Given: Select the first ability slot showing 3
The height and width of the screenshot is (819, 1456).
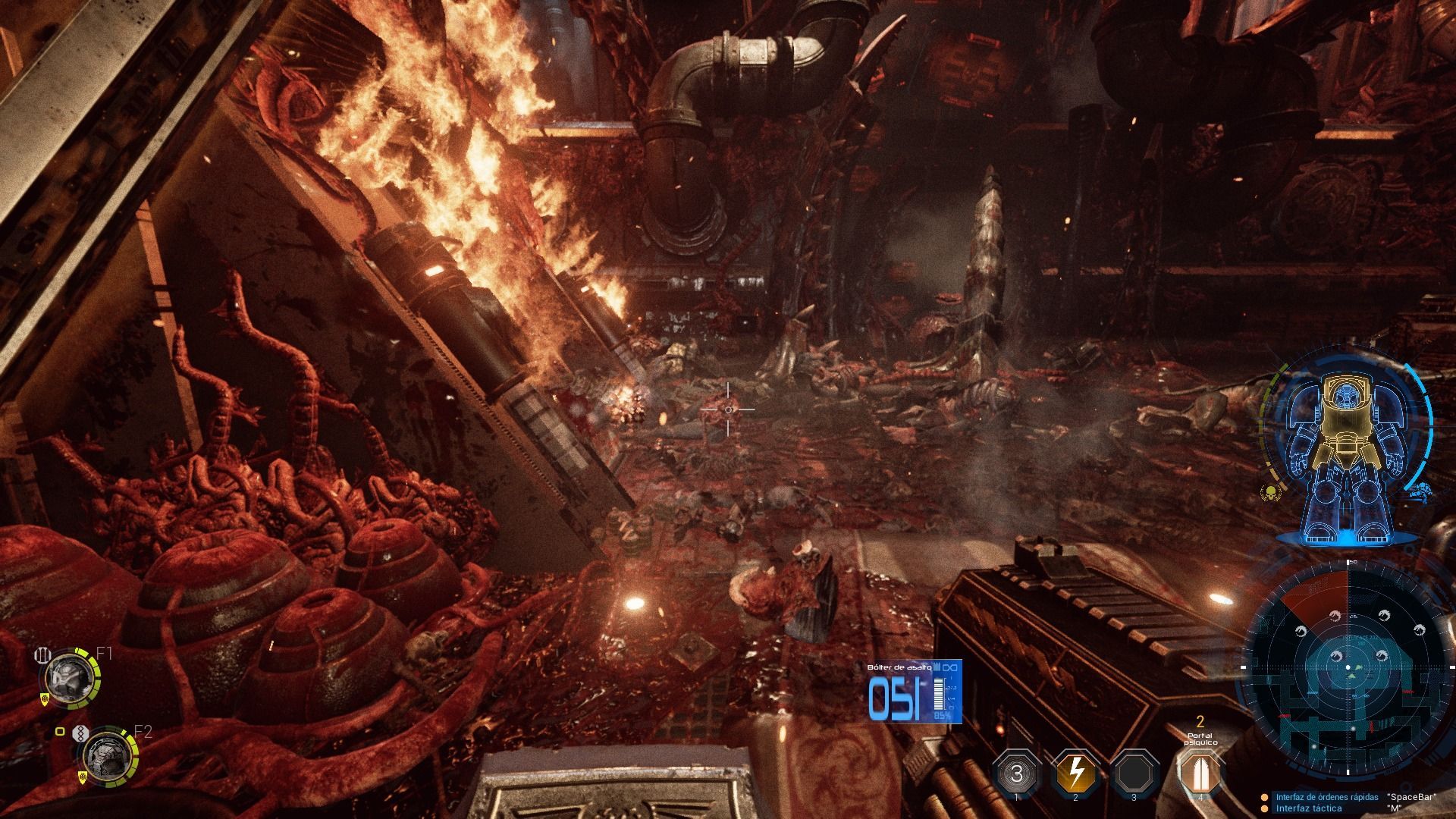Looking at the screenshot, I should 1016,773.
